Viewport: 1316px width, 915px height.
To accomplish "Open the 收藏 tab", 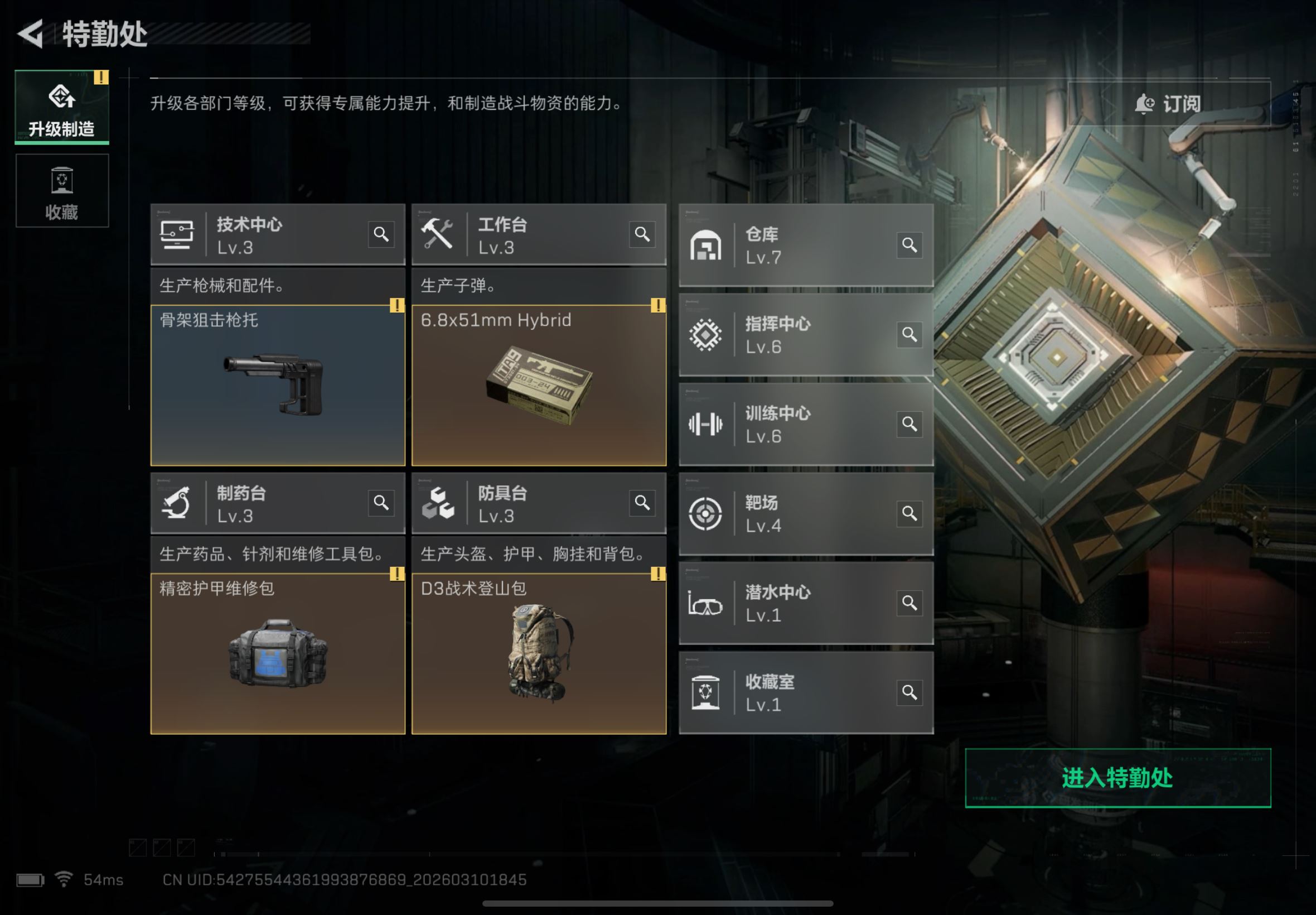I will tap(62, 191).
